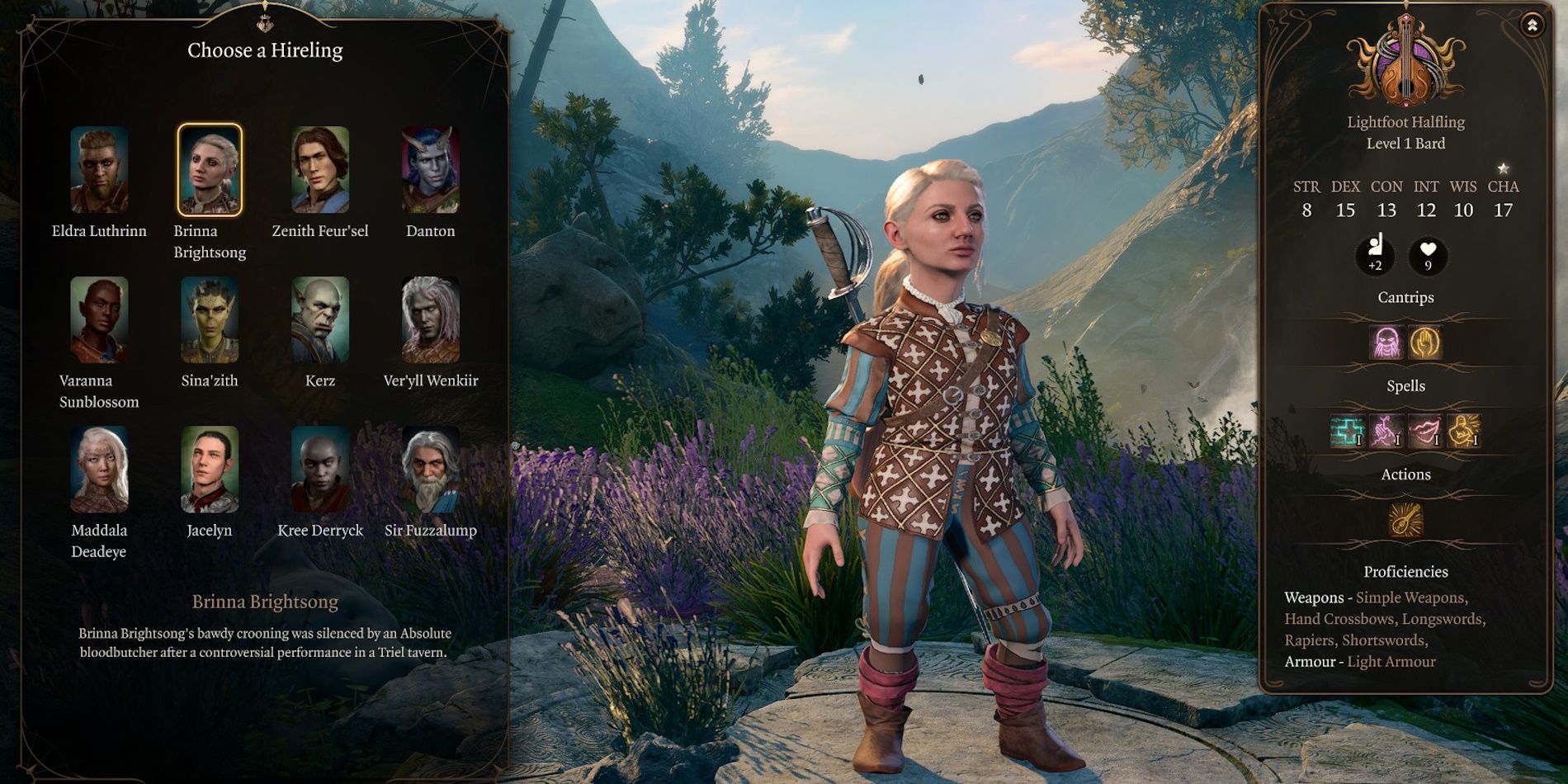Pick Zenith Feur'sel as hireling
This screenshot has height=784, width=1568.
(320, 170)
